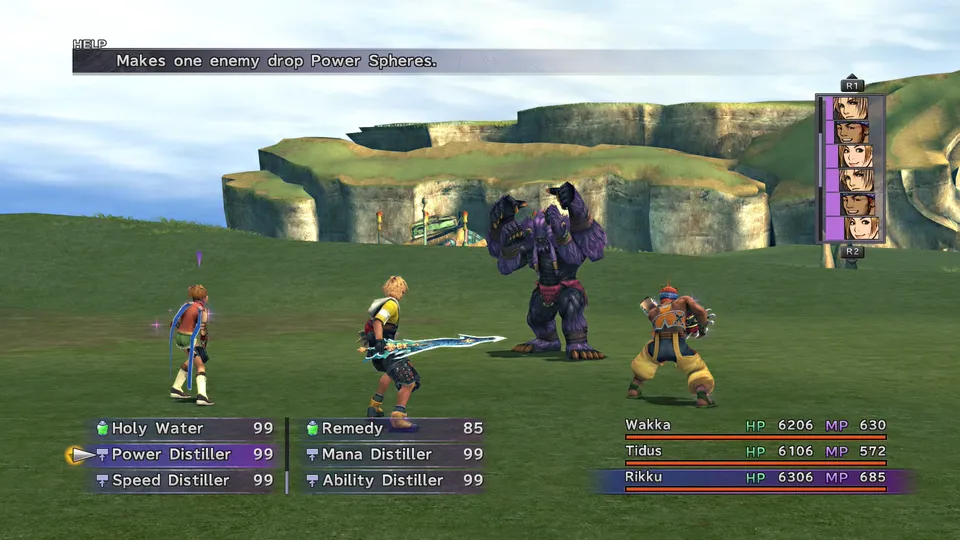
Task: Pick Remedy from the item menu
Action: 352,428
